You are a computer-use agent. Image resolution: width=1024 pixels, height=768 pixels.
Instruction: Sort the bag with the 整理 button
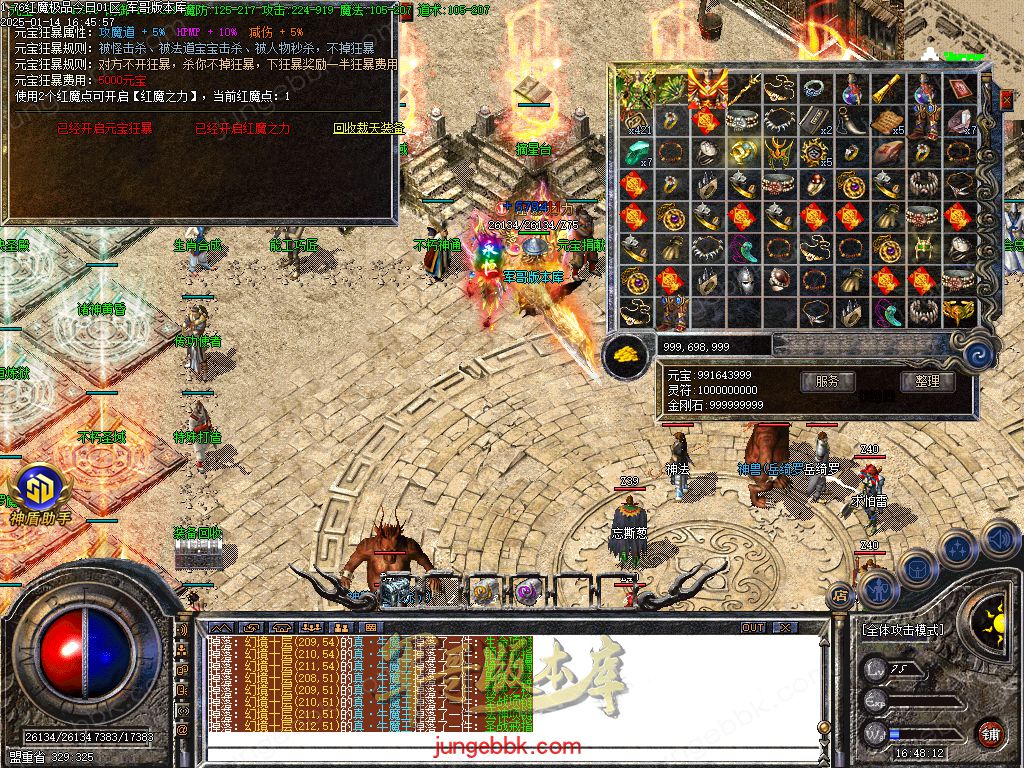(x=927, y=381)
